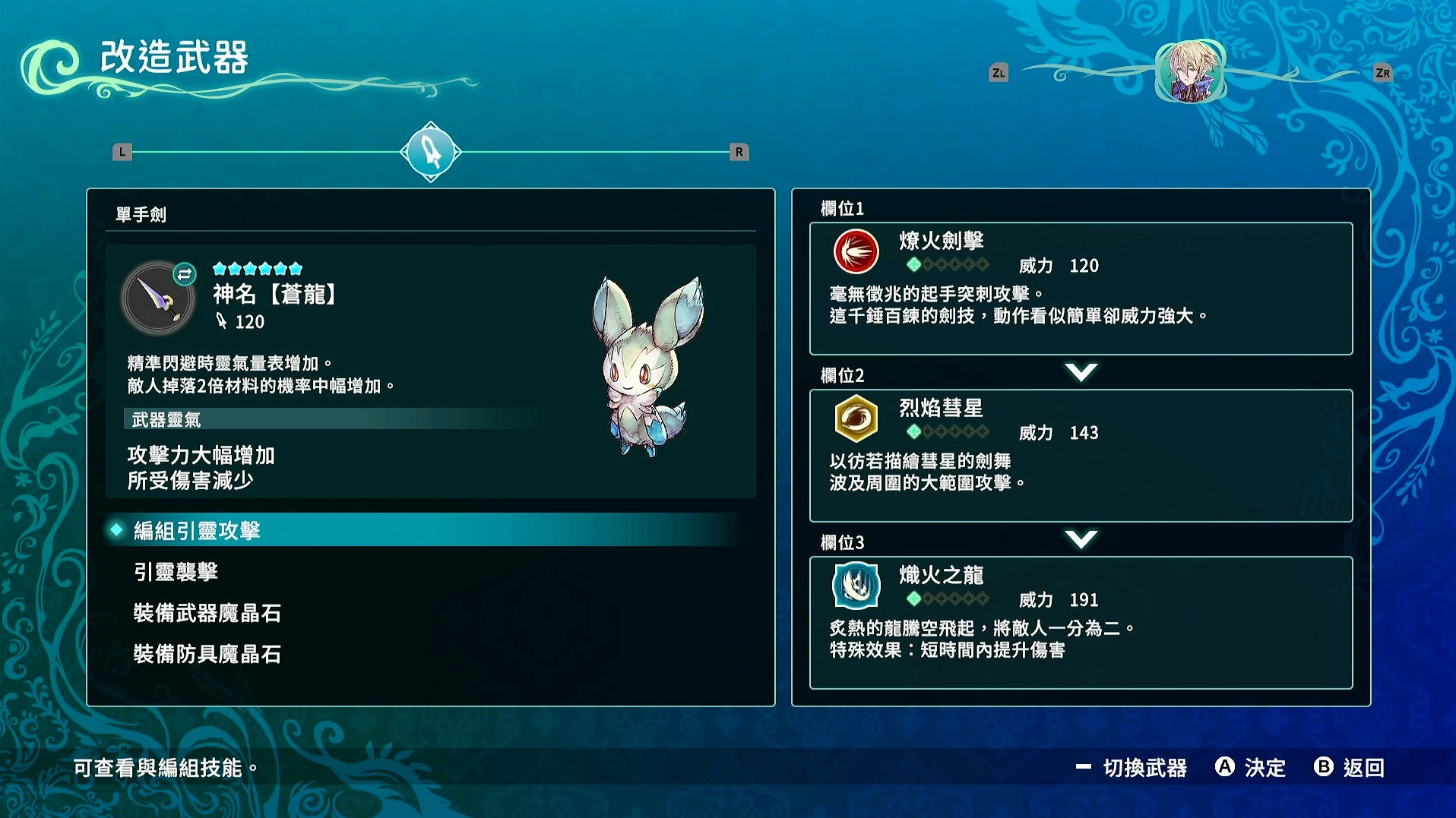Click the 熾火之龍 blue skill icon
This screenshot has height=818, width=1456.
[x=856, y=586]
